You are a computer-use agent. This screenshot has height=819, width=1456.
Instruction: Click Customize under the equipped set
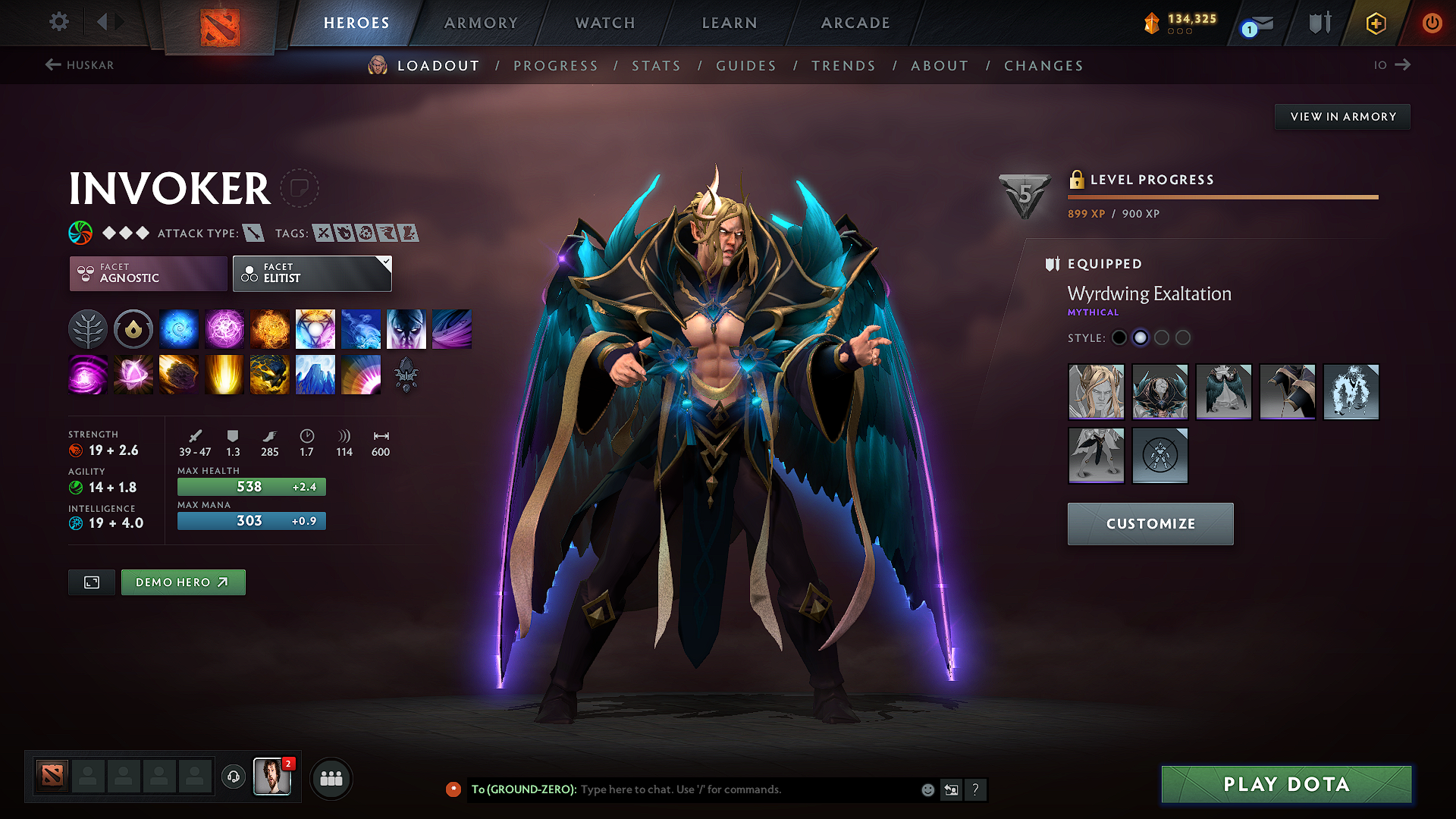(x=1150, y=523)
